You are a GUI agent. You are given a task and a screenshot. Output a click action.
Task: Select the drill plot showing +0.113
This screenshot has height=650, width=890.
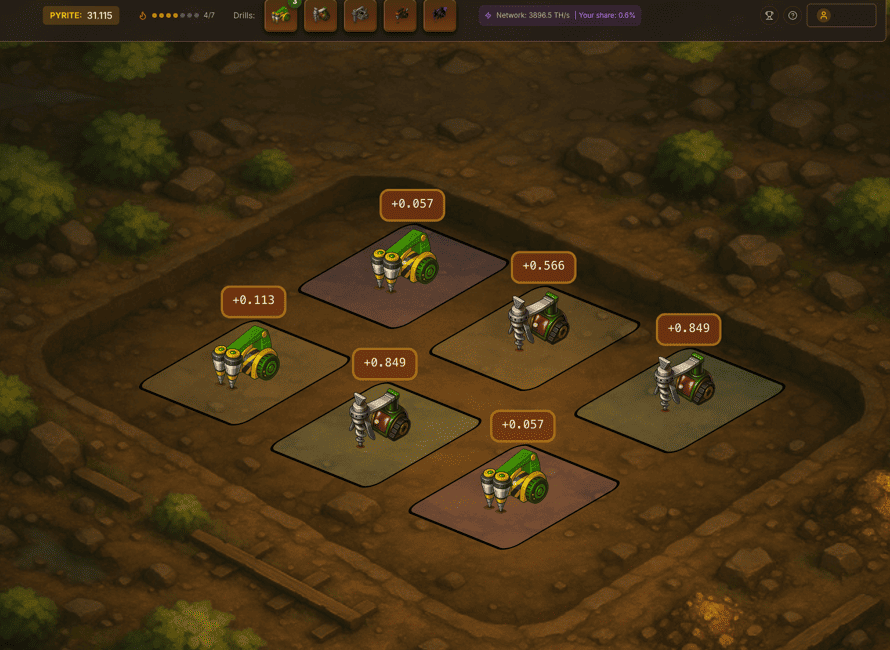[x=247, y=367]
